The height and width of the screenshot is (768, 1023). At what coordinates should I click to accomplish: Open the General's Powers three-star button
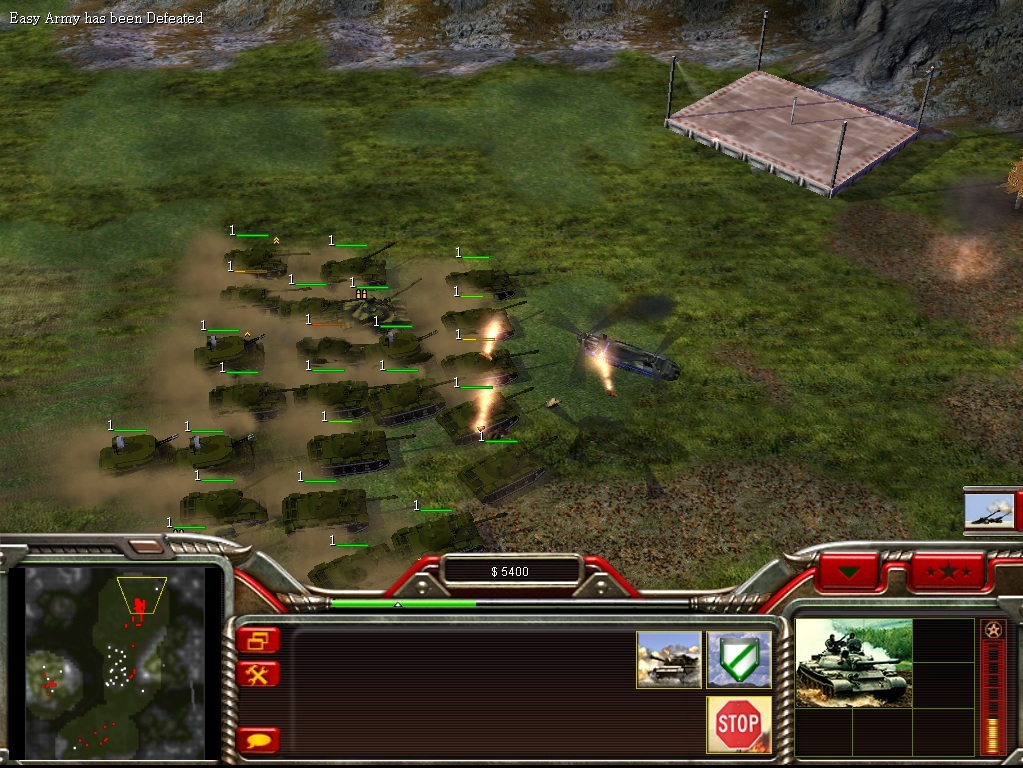pyautogui.click(x=946, y=573)
